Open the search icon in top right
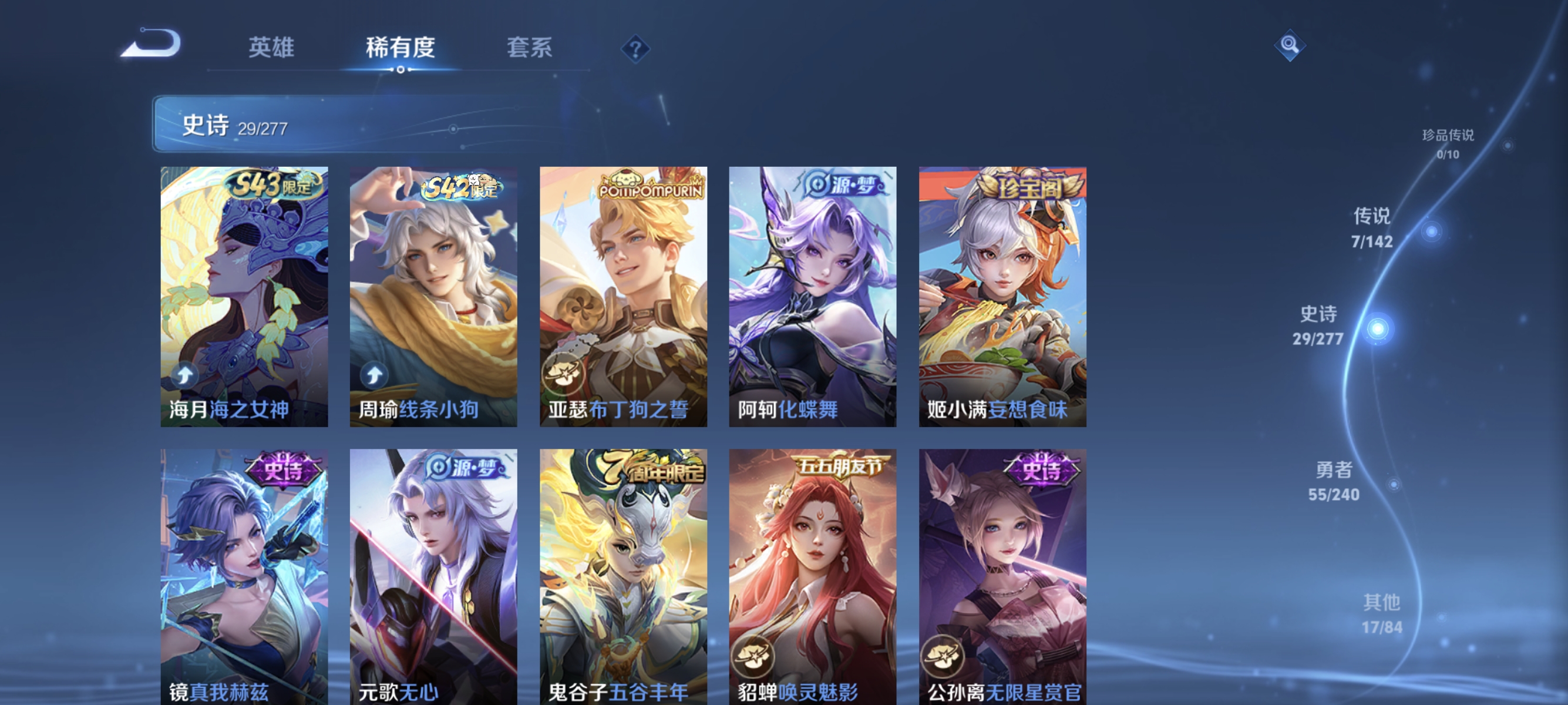1568x705 pixels. (x=1291, y=46)
